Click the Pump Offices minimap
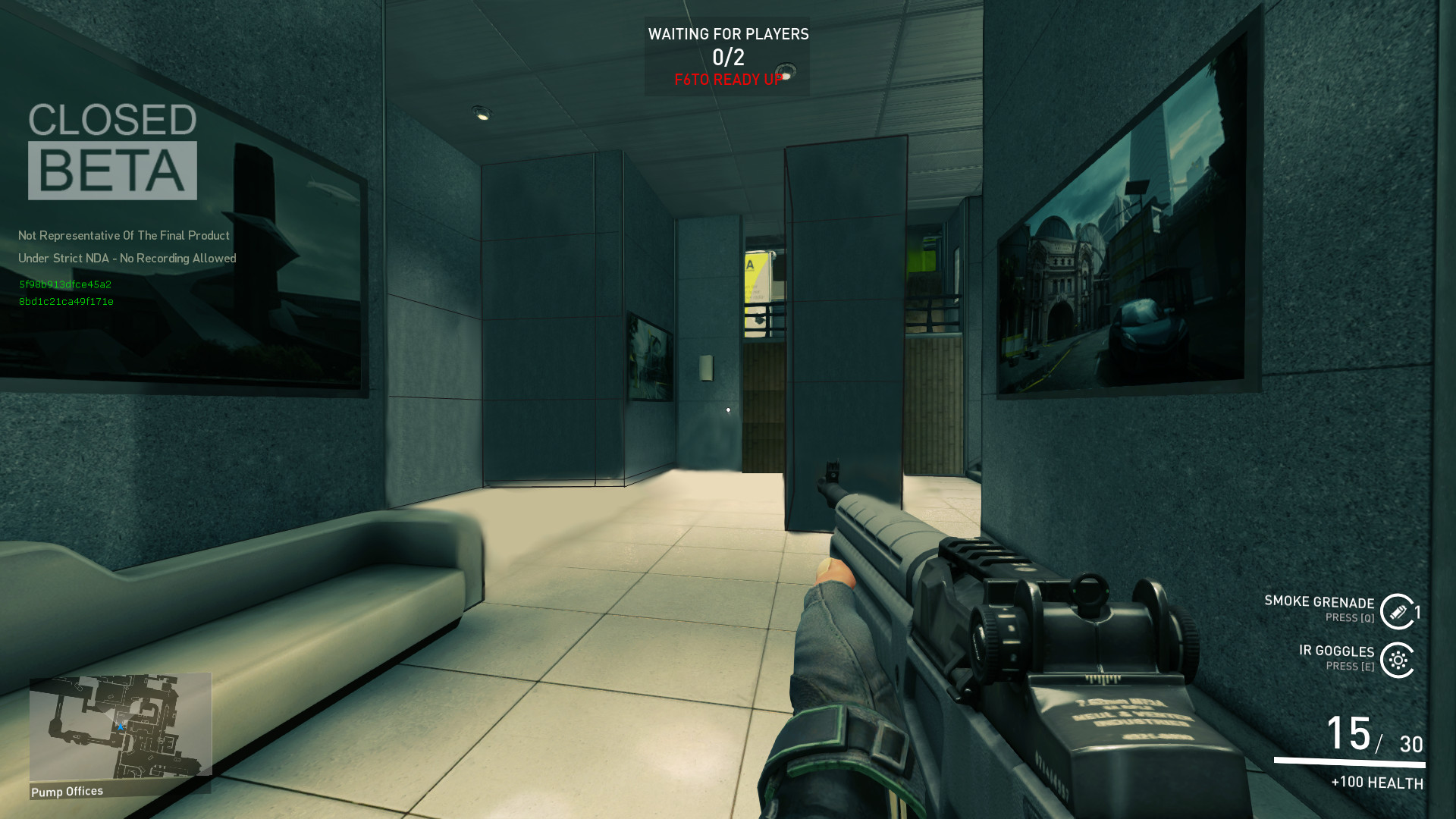Image resolution: width=1456 pixels, height=819 pixels. coord(120,726)
